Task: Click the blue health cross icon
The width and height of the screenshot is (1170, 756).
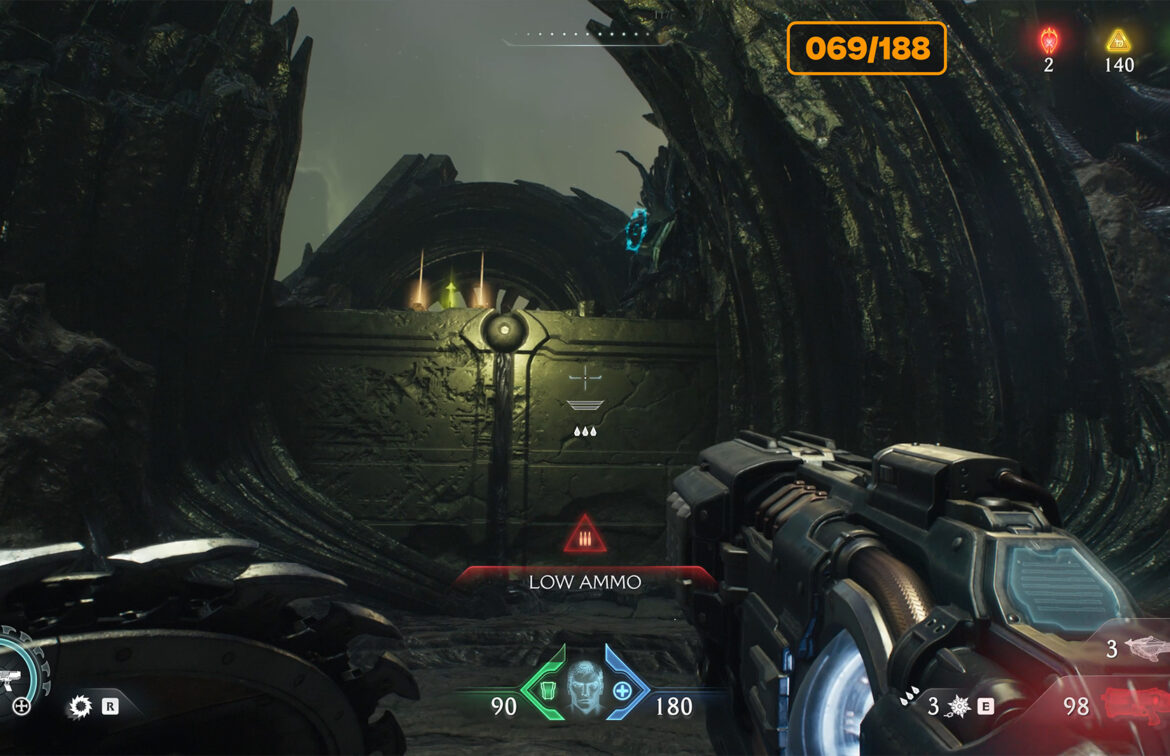Action: click(623, 690)
